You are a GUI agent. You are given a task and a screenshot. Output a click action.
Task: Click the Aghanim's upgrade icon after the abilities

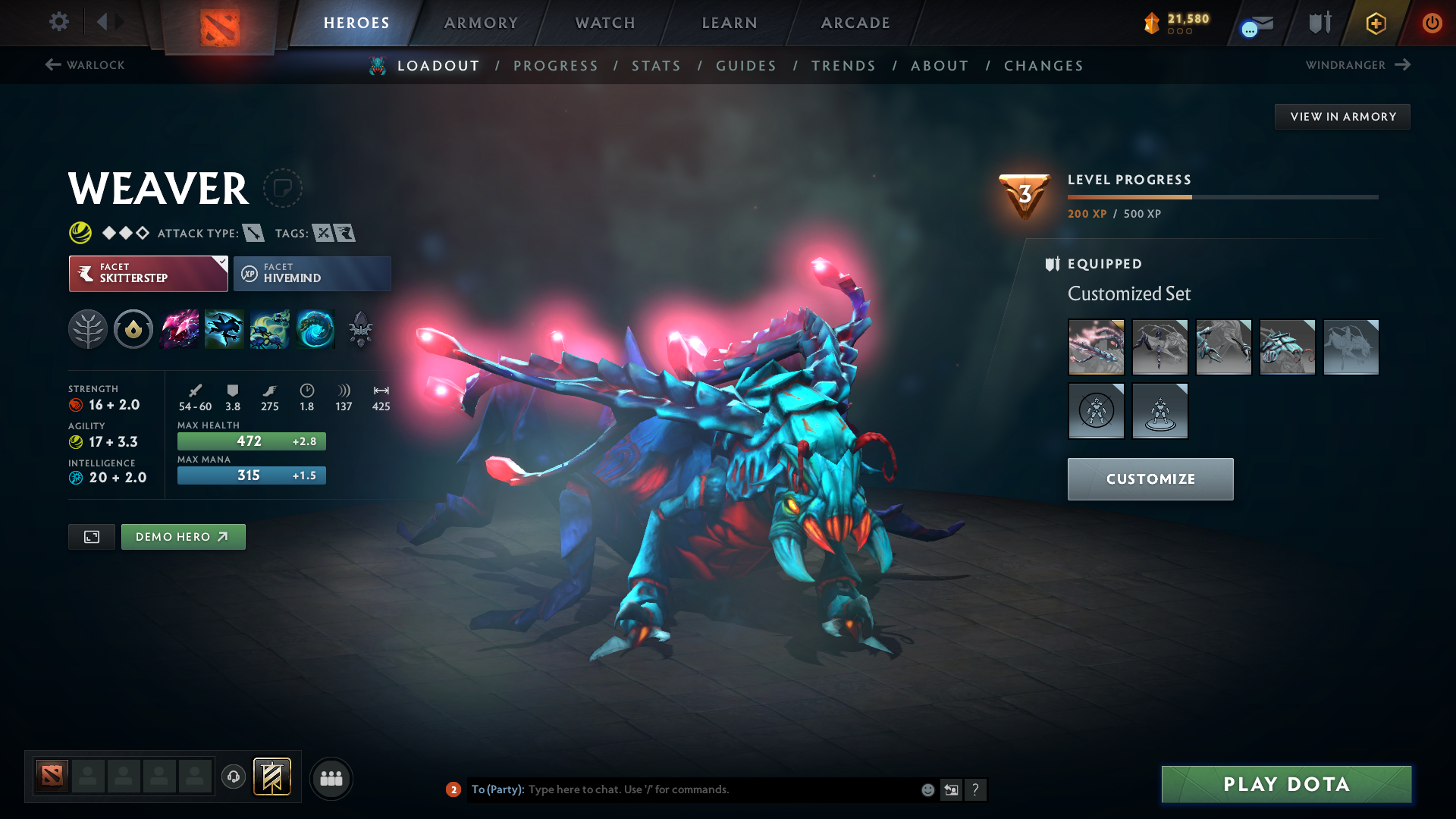[361, 329]
